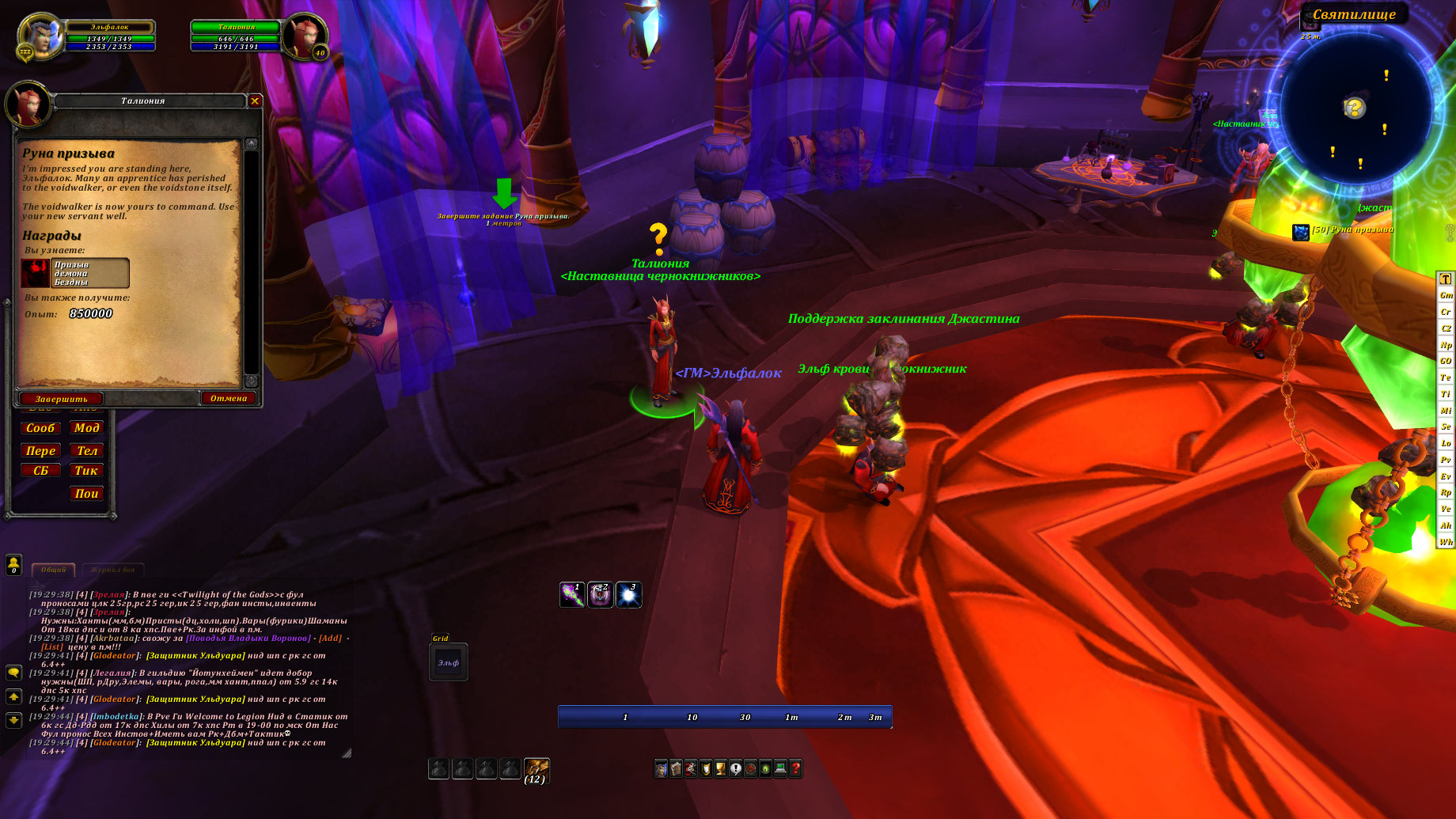Click the minimap quest turn-in marker
The height and width of the screenshot is (819, 1456).
pos(1354,108)
